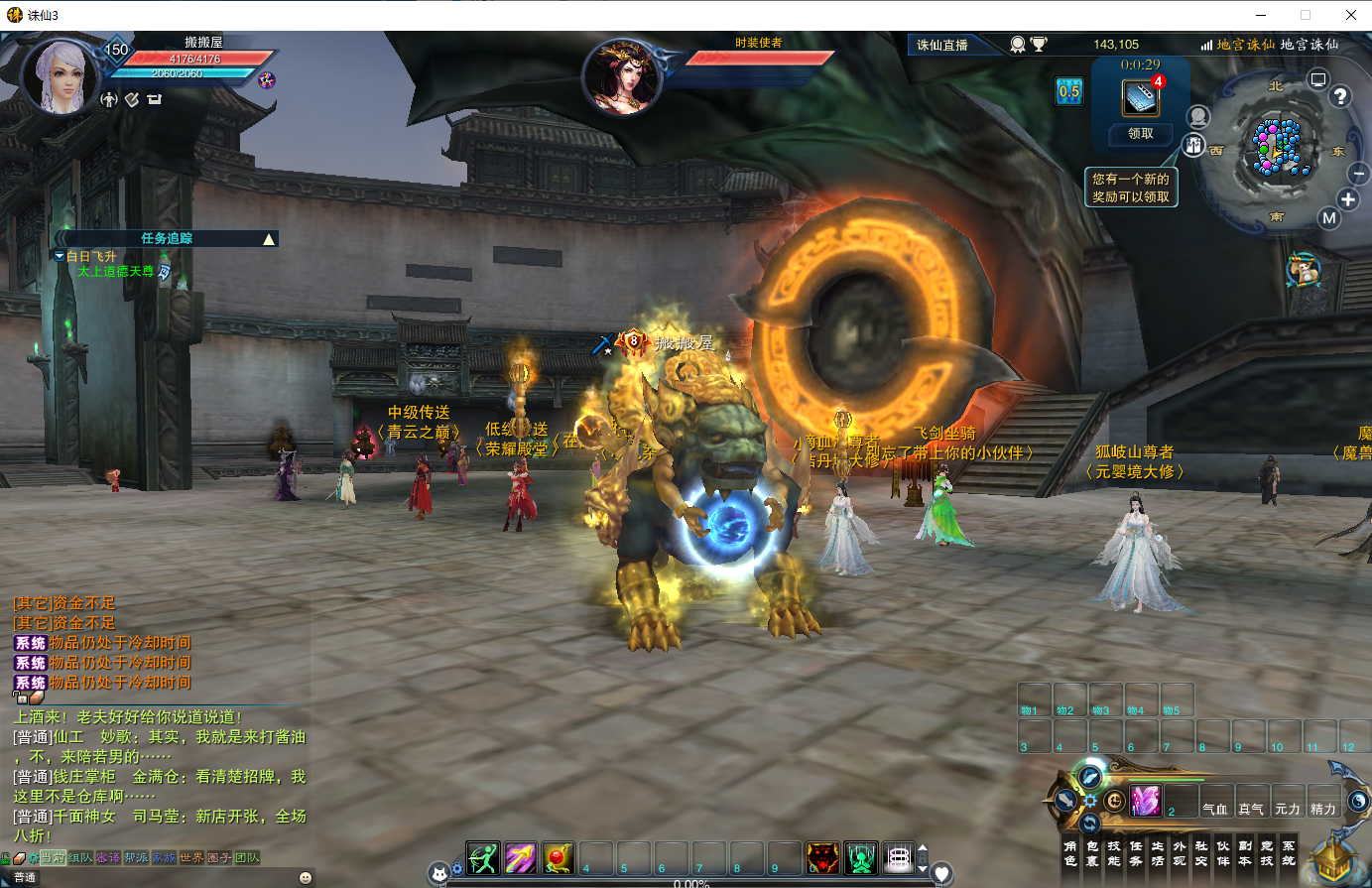Switch chat to the 世界 world channel
Screen dimensions: 1372x888
(x=191, y=857)
